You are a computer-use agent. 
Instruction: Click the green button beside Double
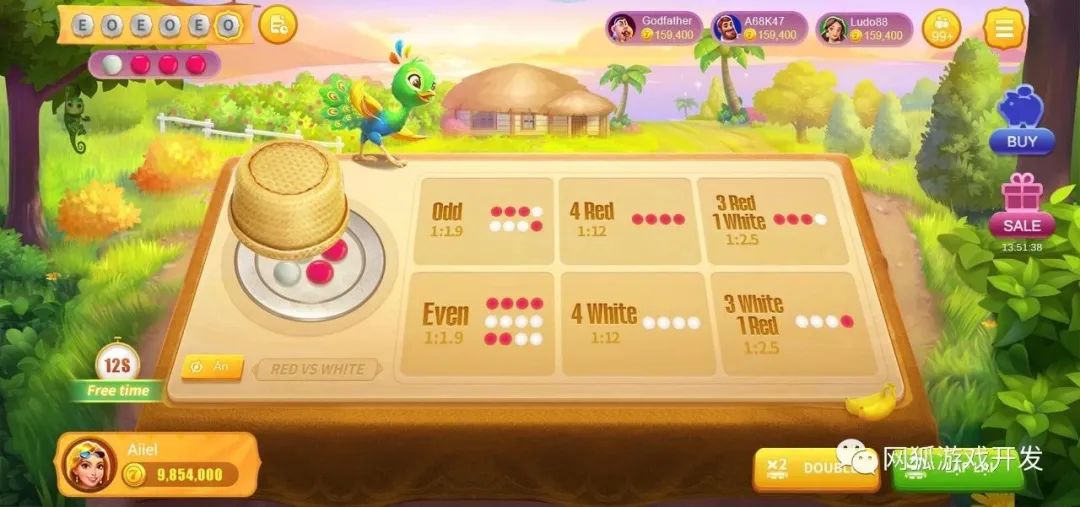coord(957,468)
